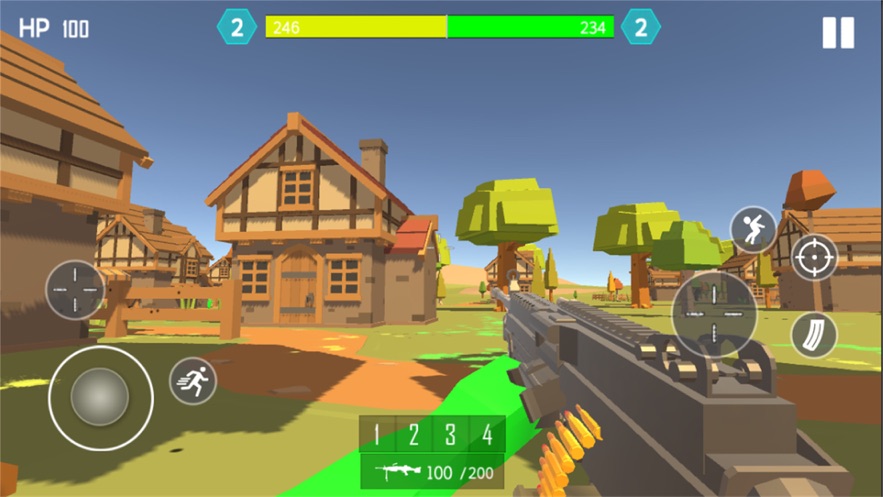Choose weapon slot 3
Image resolution: width=883 pixels, height=497 pixels.
pos(450,435)
